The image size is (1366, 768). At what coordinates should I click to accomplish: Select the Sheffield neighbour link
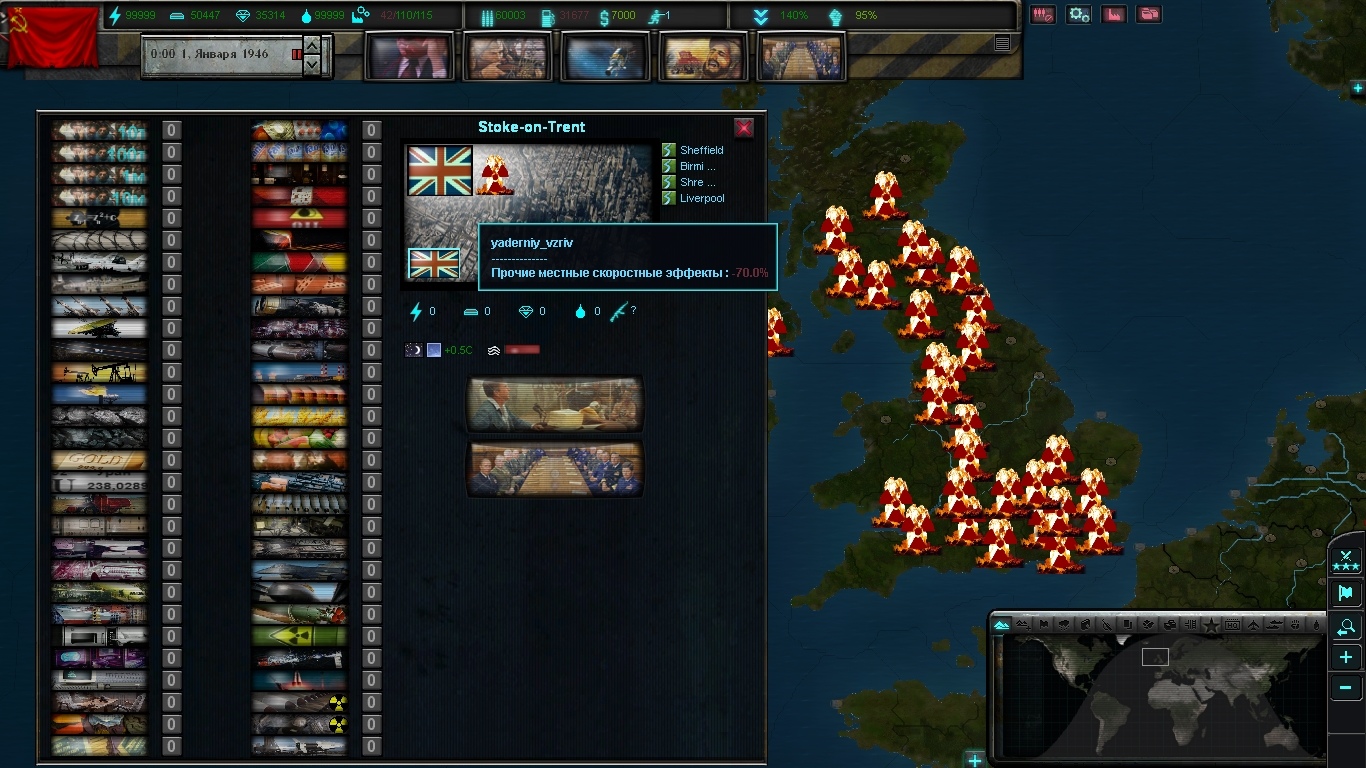point(701,150)
